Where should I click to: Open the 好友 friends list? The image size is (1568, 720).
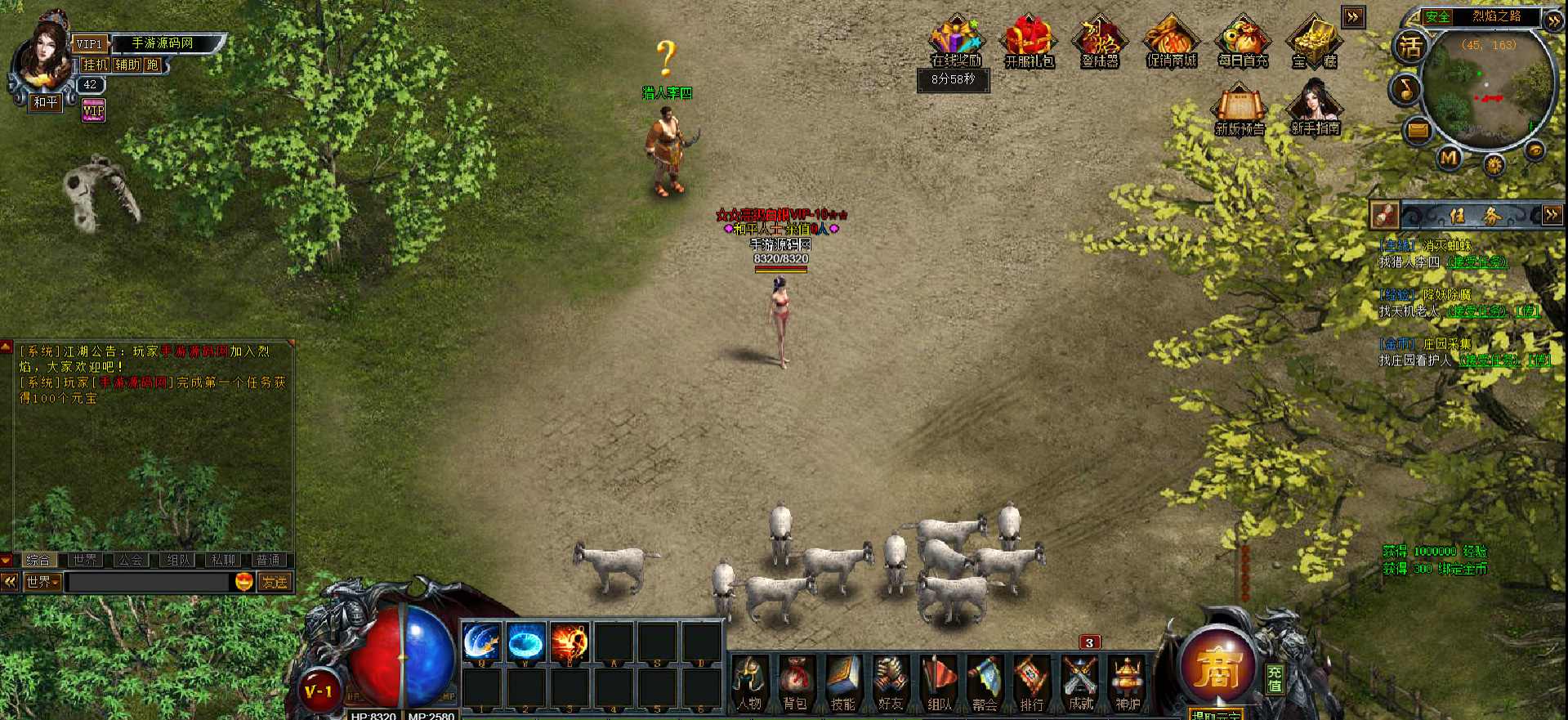pyautogui.click(x=891, y=683)
